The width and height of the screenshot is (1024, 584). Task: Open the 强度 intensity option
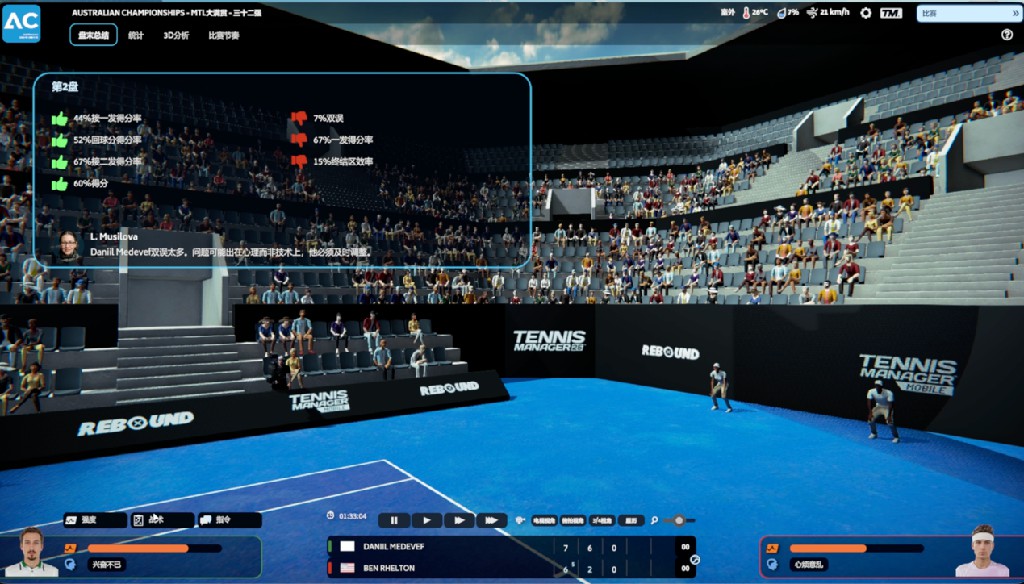[x=95, y=520]
